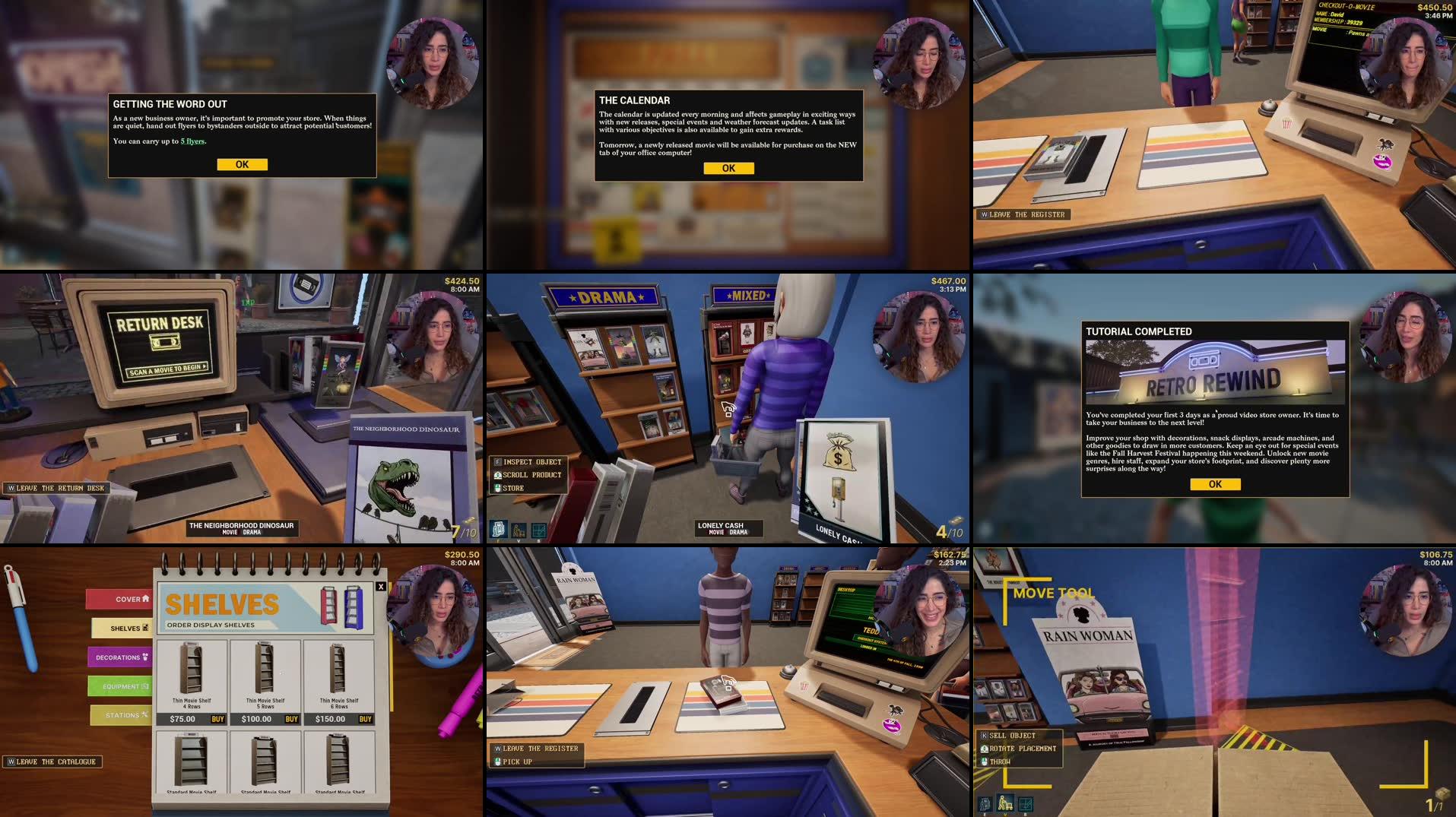Image resolution: width=1456 pixels, height=817 pixels.
Task: Switch to the EQUIPMENT catalogue tab
Action: pyautogui.click(x=119, y=686)
